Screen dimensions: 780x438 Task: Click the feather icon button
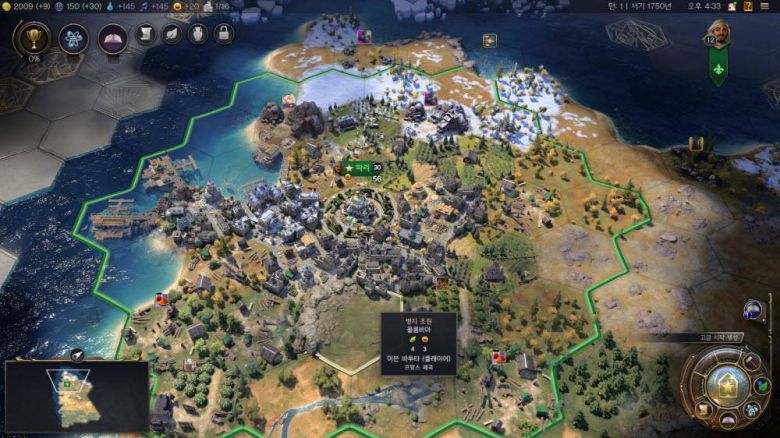[x=172, y=35]
